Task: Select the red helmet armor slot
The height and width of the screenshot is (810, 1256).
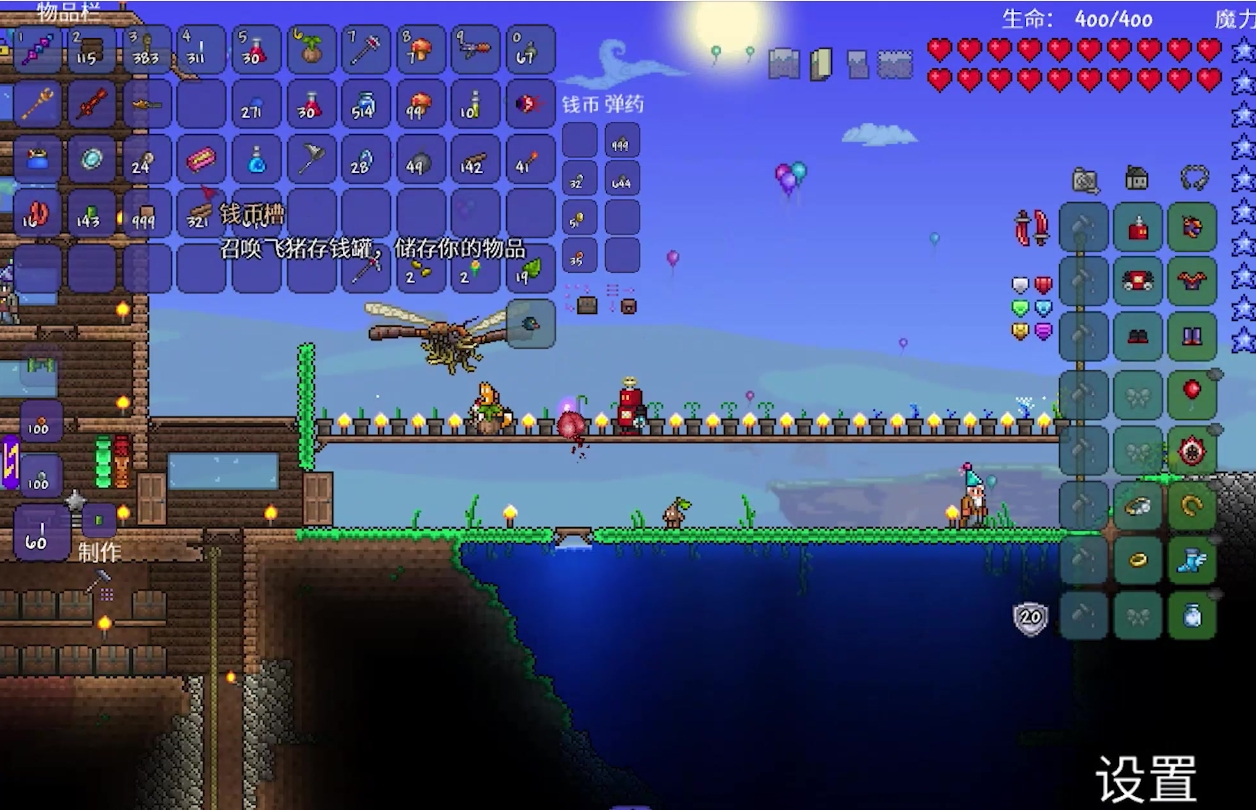Action: pyautogui.click(x=1138, y=227)
